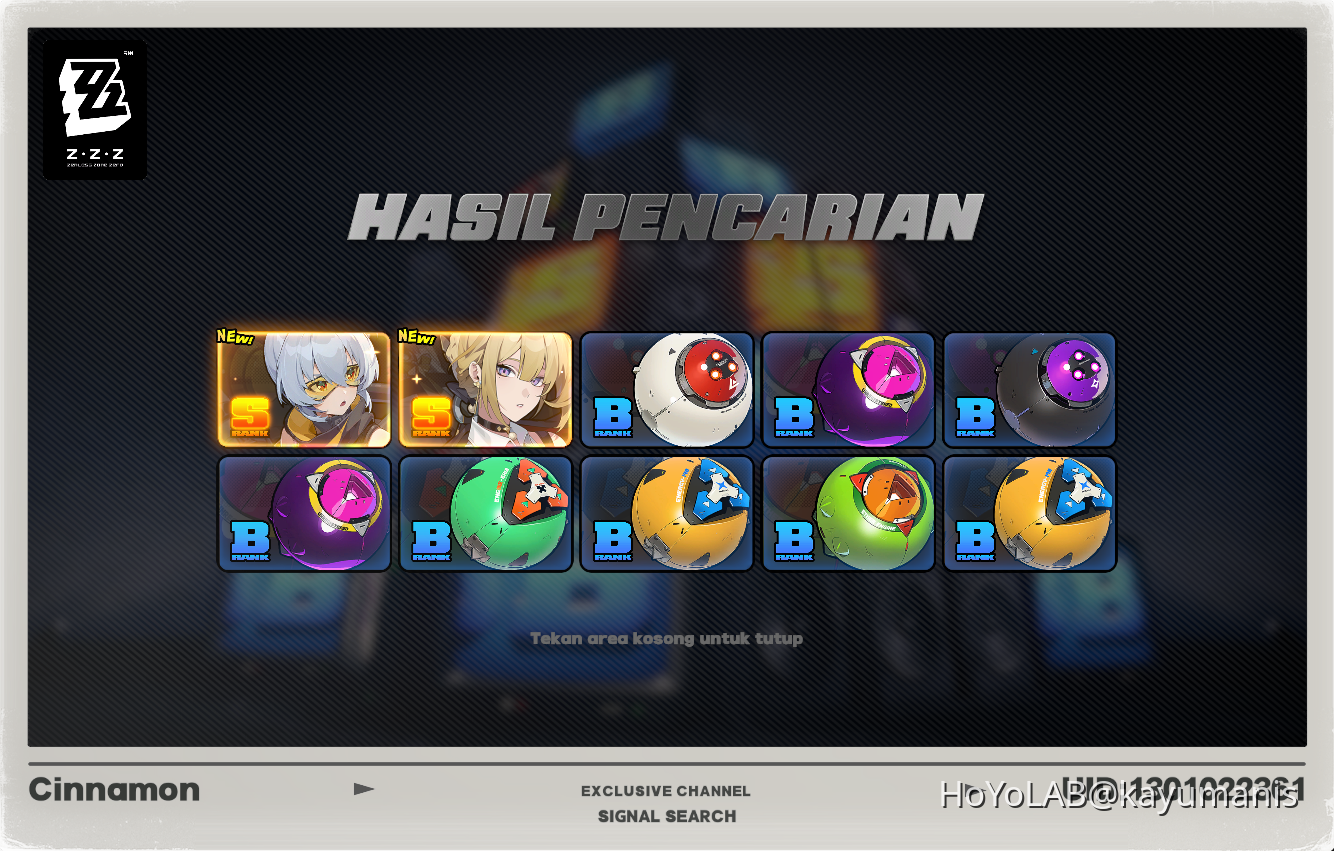Select the dark green B-Rank ball
The image size is (1334, 851).
(x=486, y=512)
